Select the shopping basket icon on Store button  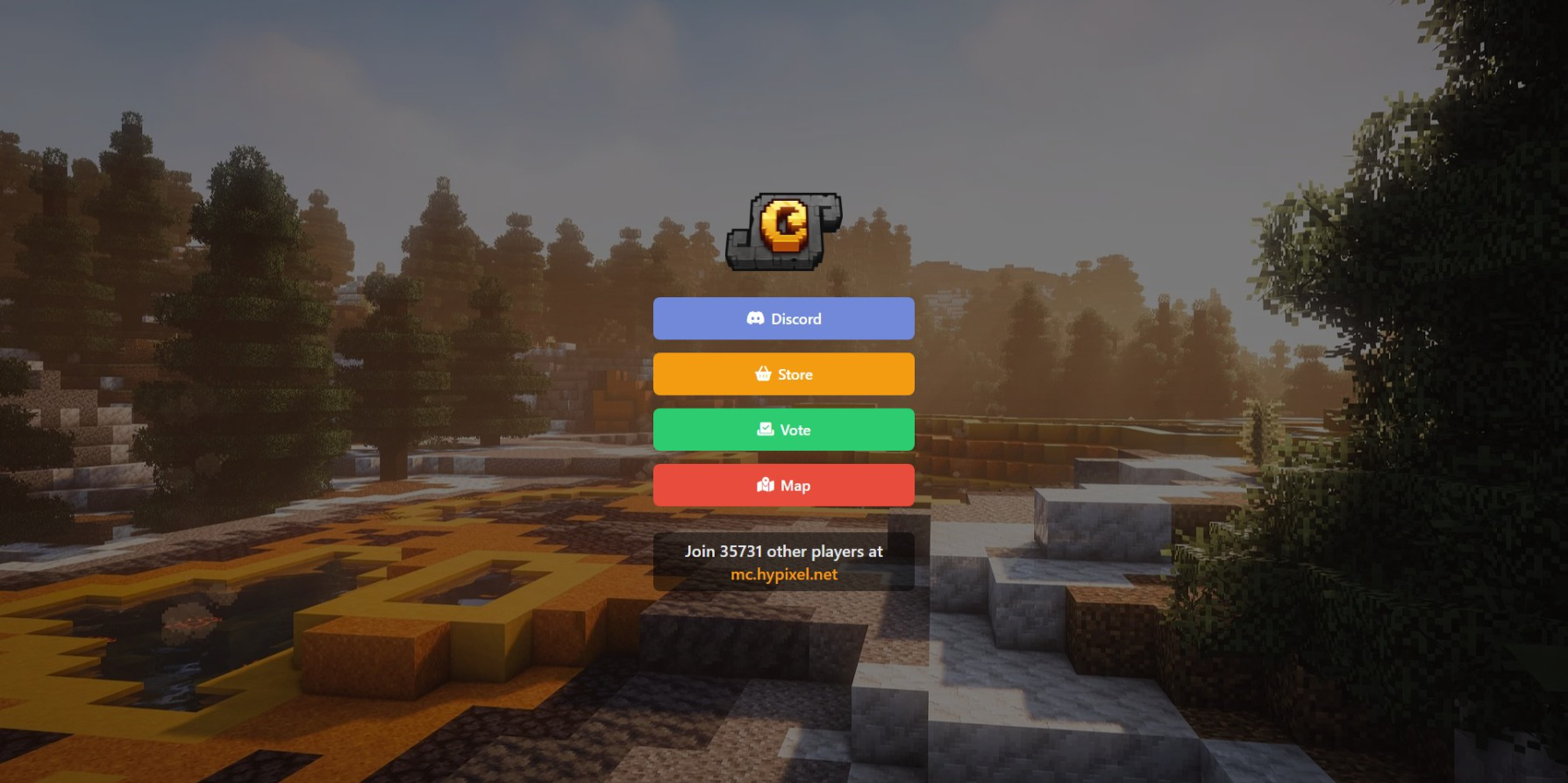pyautogui.click(x=762, y=374)
